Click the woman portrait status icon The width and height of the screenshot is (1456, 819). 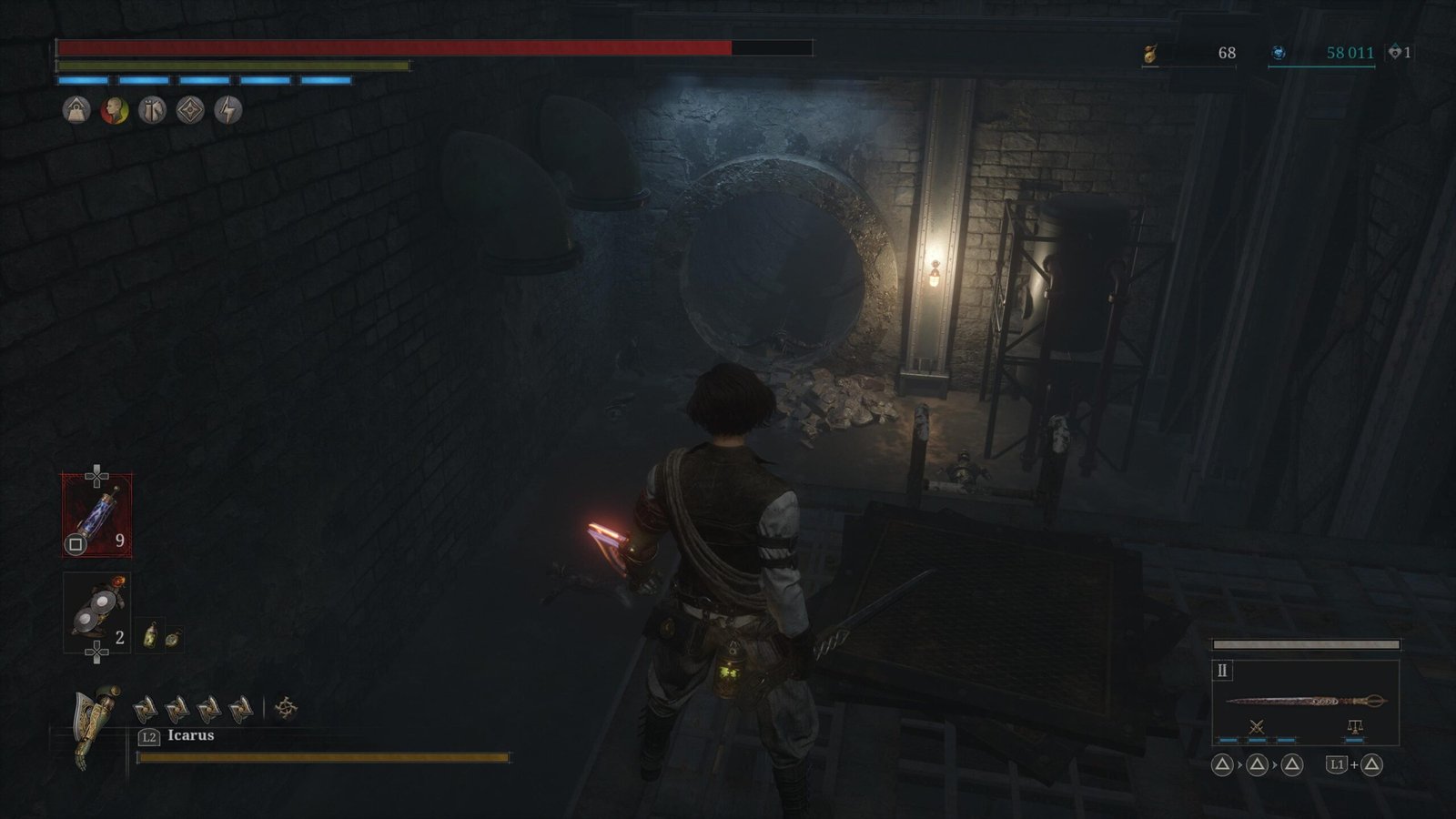coord(115,110)
